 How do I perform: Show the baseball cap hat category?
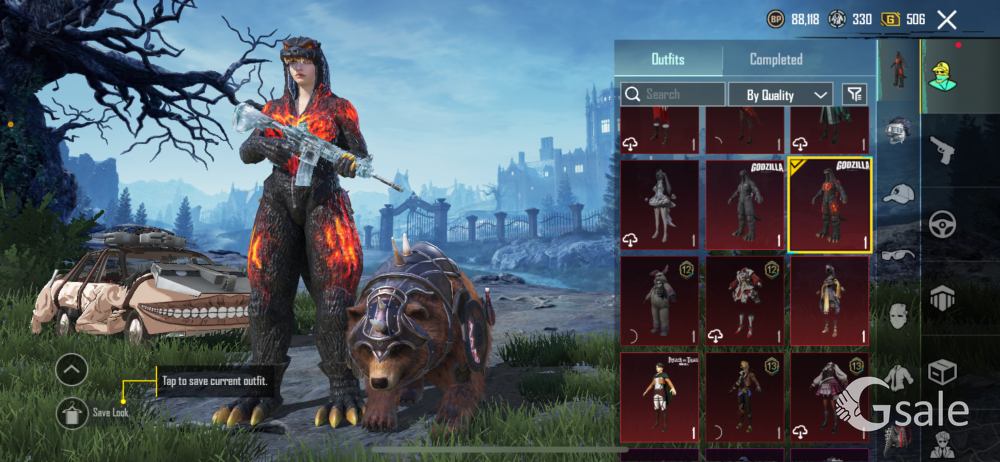tap(897, 193)
